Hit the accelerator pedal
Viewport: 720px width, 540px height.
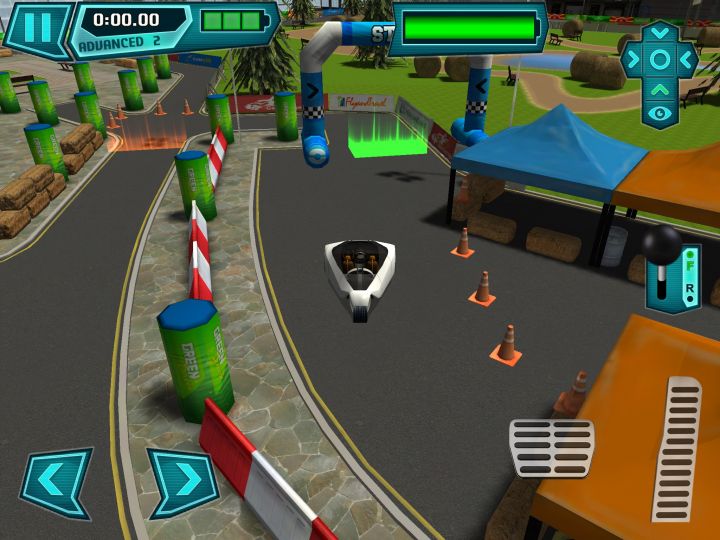click(677, 449)
